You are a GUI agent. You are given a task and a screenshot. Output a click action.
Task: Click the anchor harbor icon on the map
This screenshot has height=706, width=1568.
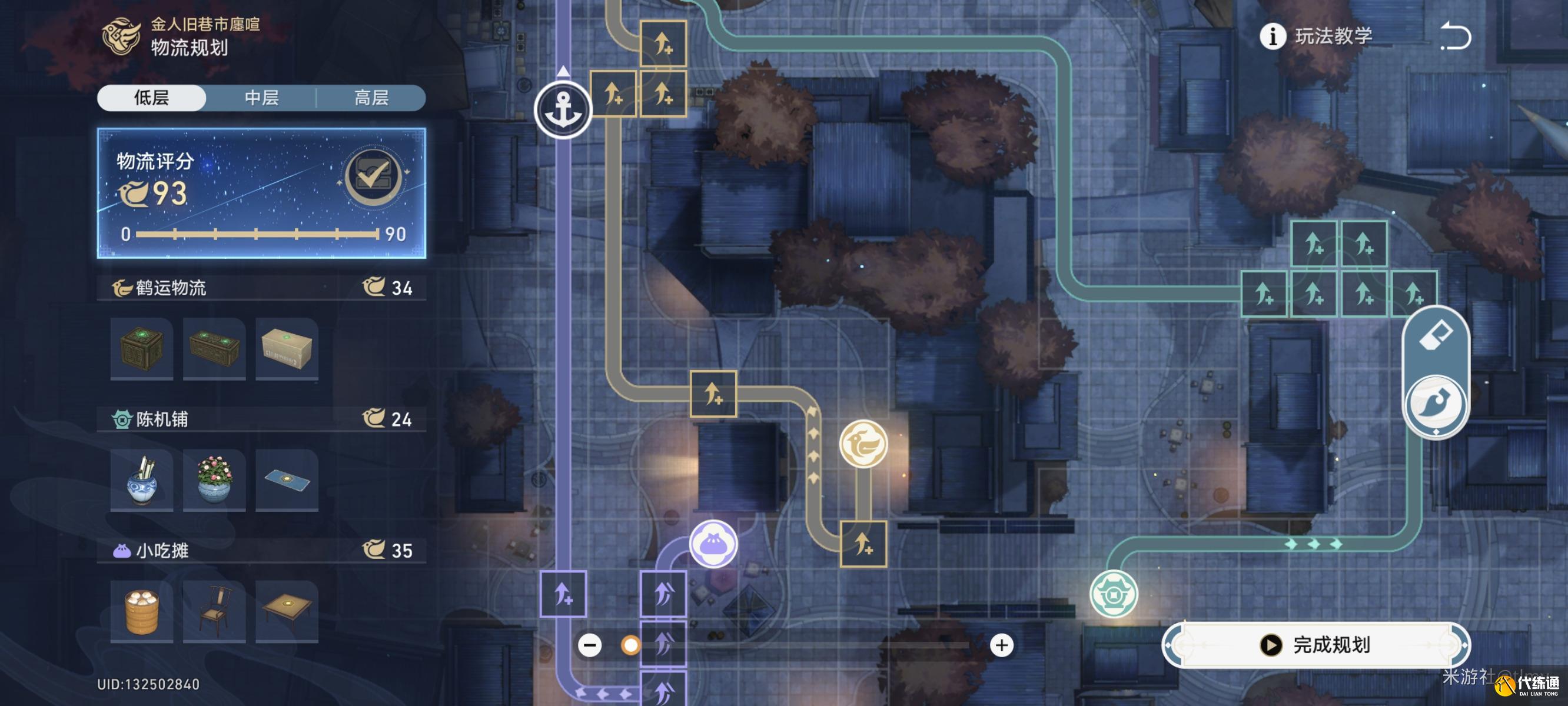(x=565, y=109)
